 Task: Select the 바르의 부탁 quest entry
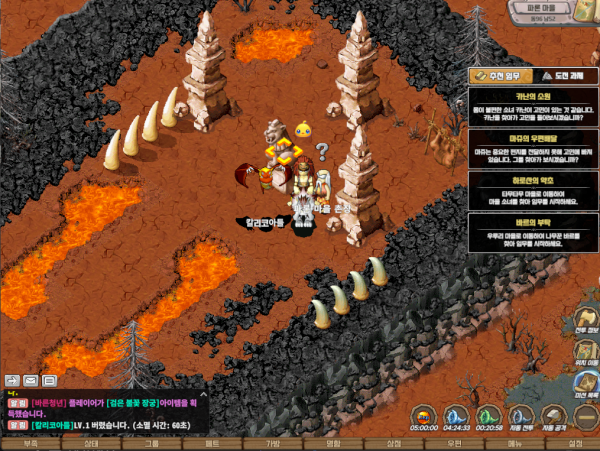pos(532,233)
